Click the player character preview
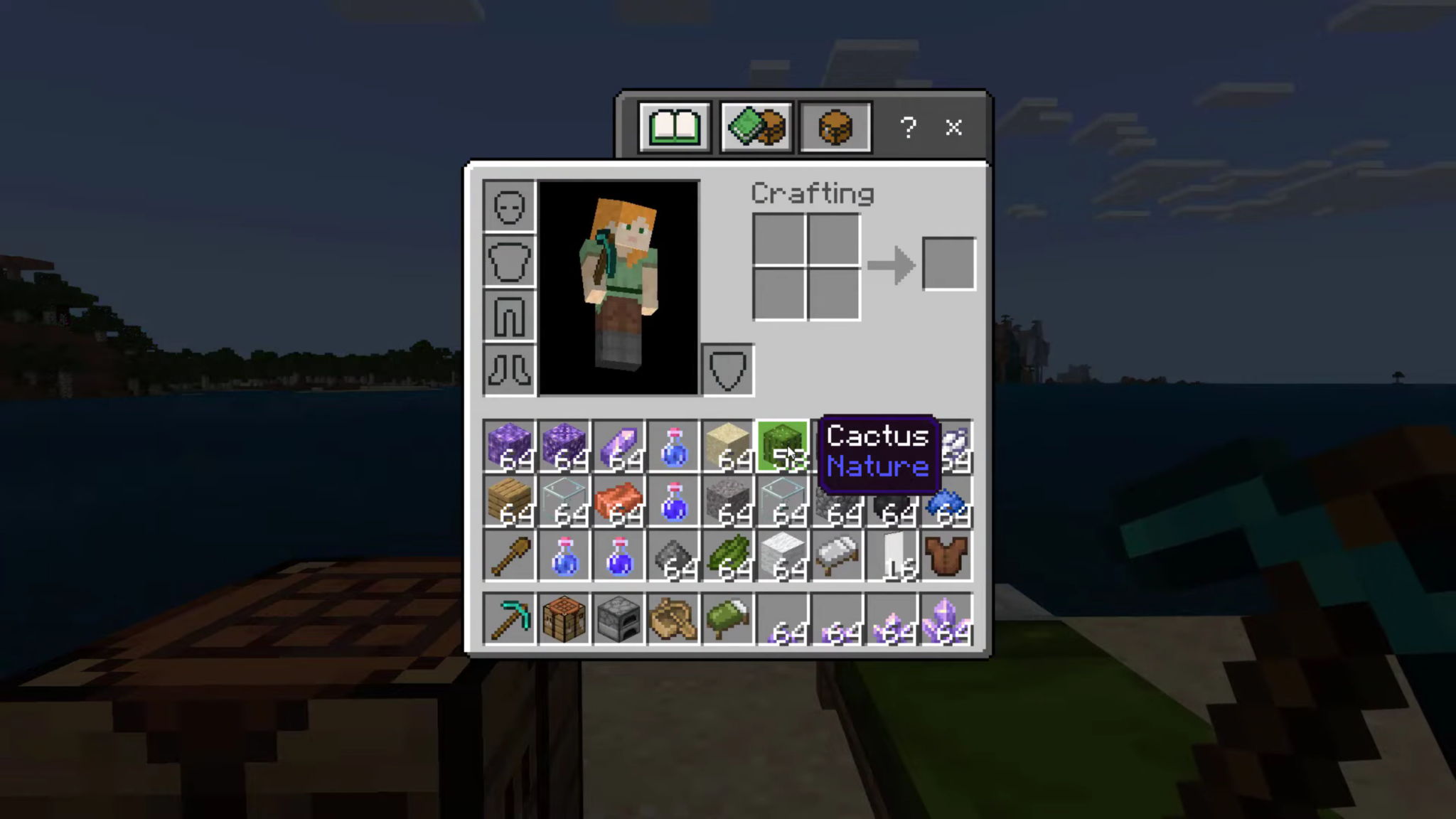 click(619, 284)
